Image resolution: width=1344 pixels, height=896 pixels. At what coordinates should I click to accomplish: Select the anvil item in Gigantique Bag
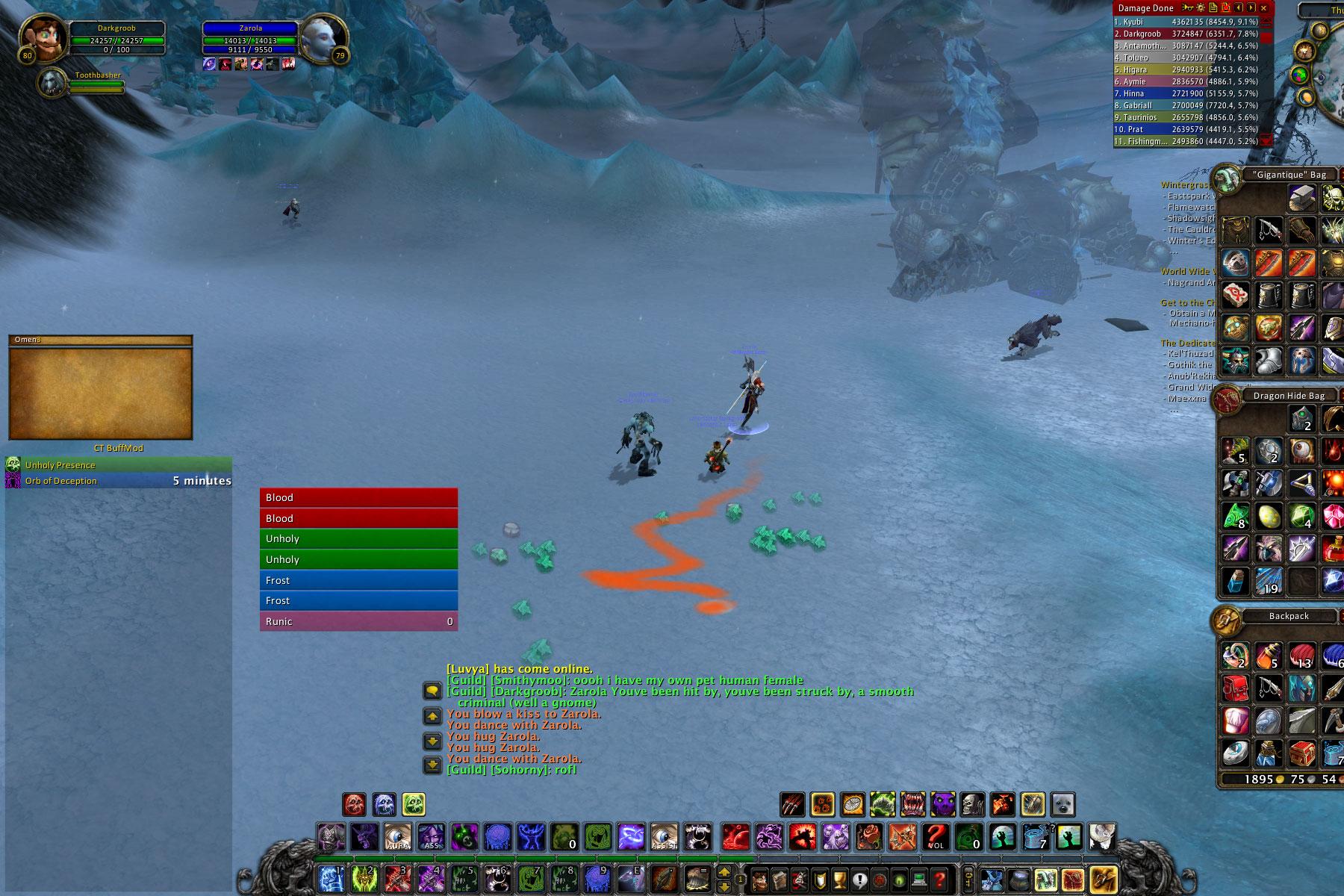(1301, 199)
